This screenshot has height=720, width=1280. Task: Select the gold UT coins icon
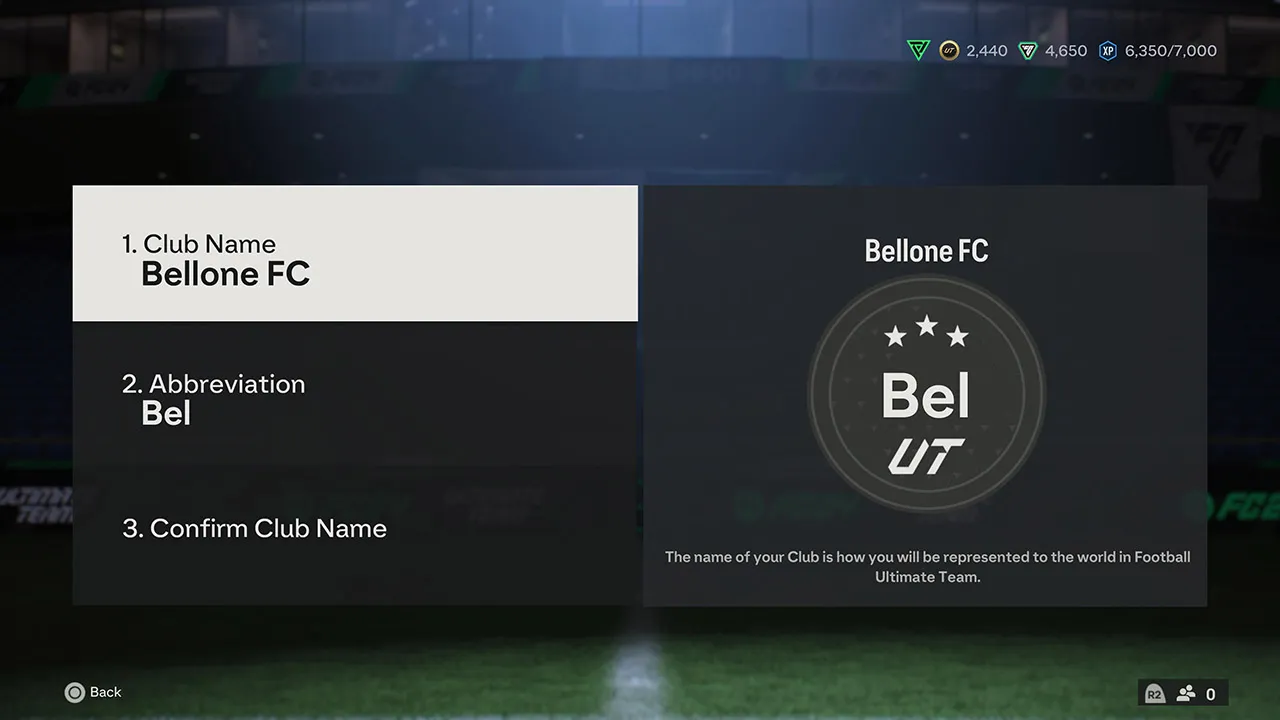coord(948,50)
